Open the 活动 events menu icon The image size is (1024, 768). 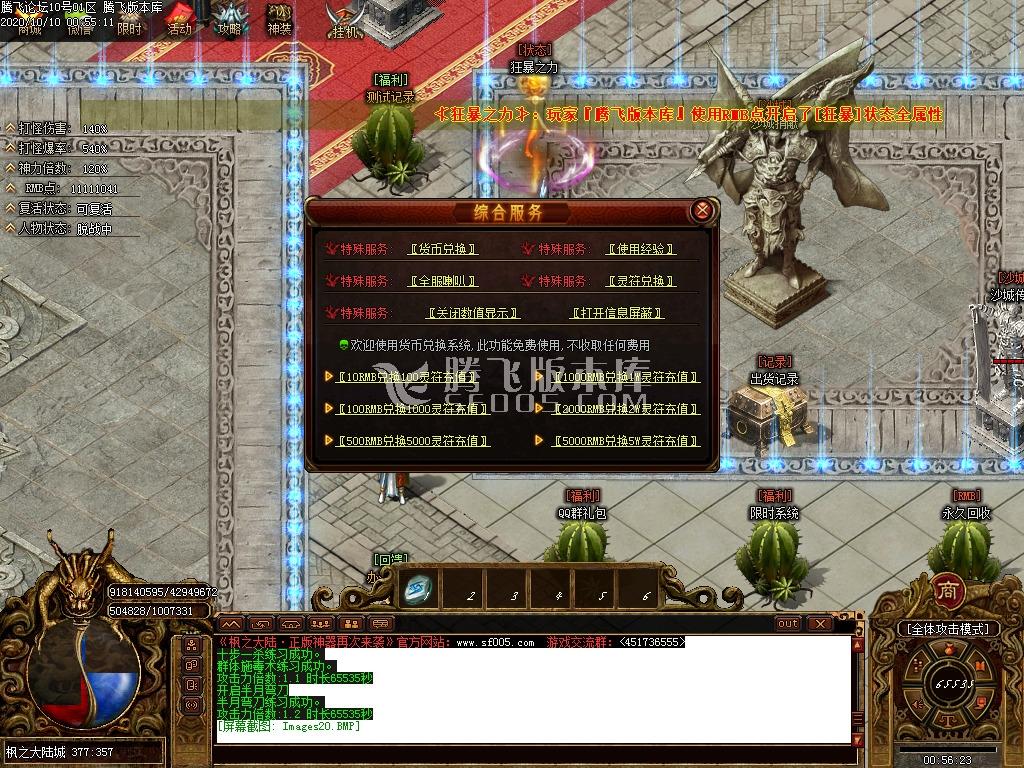point(180,19)
